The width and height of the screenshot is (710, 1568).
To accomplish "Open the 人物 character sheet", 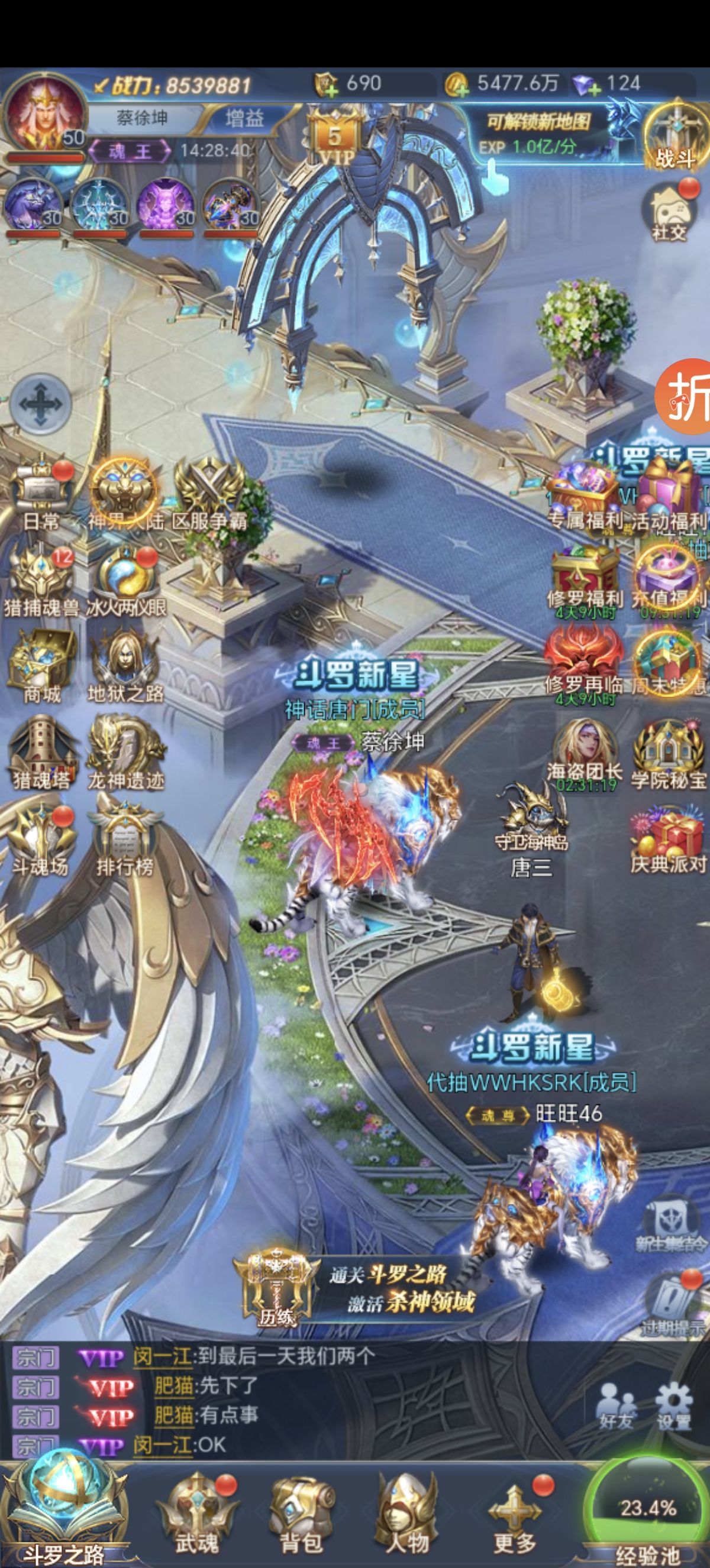I will point(406,1512).
